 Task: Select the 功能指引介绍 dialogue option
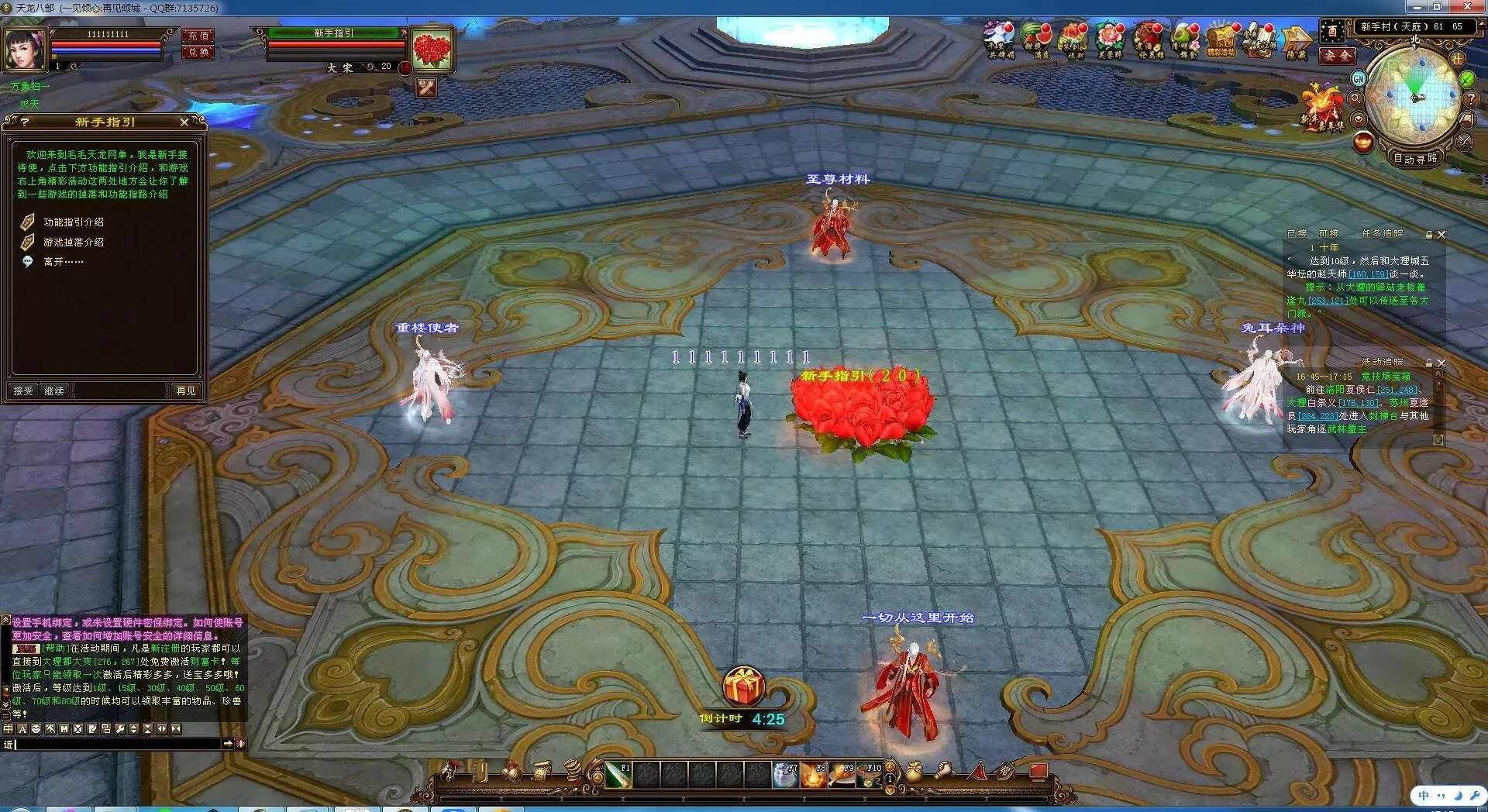click(73, 222)
